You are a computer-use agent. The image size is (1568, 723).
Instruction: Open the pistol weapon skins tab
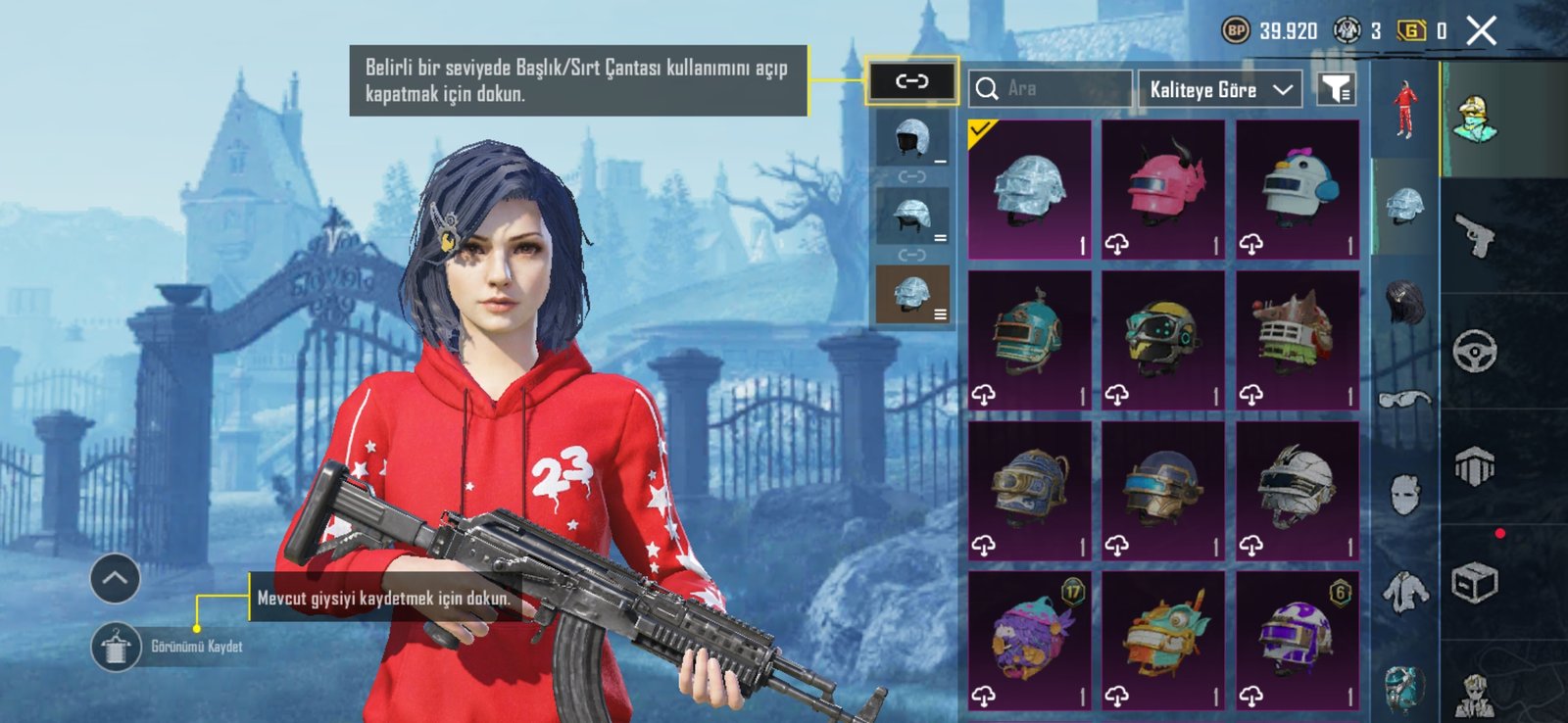tap(1475, 236)
